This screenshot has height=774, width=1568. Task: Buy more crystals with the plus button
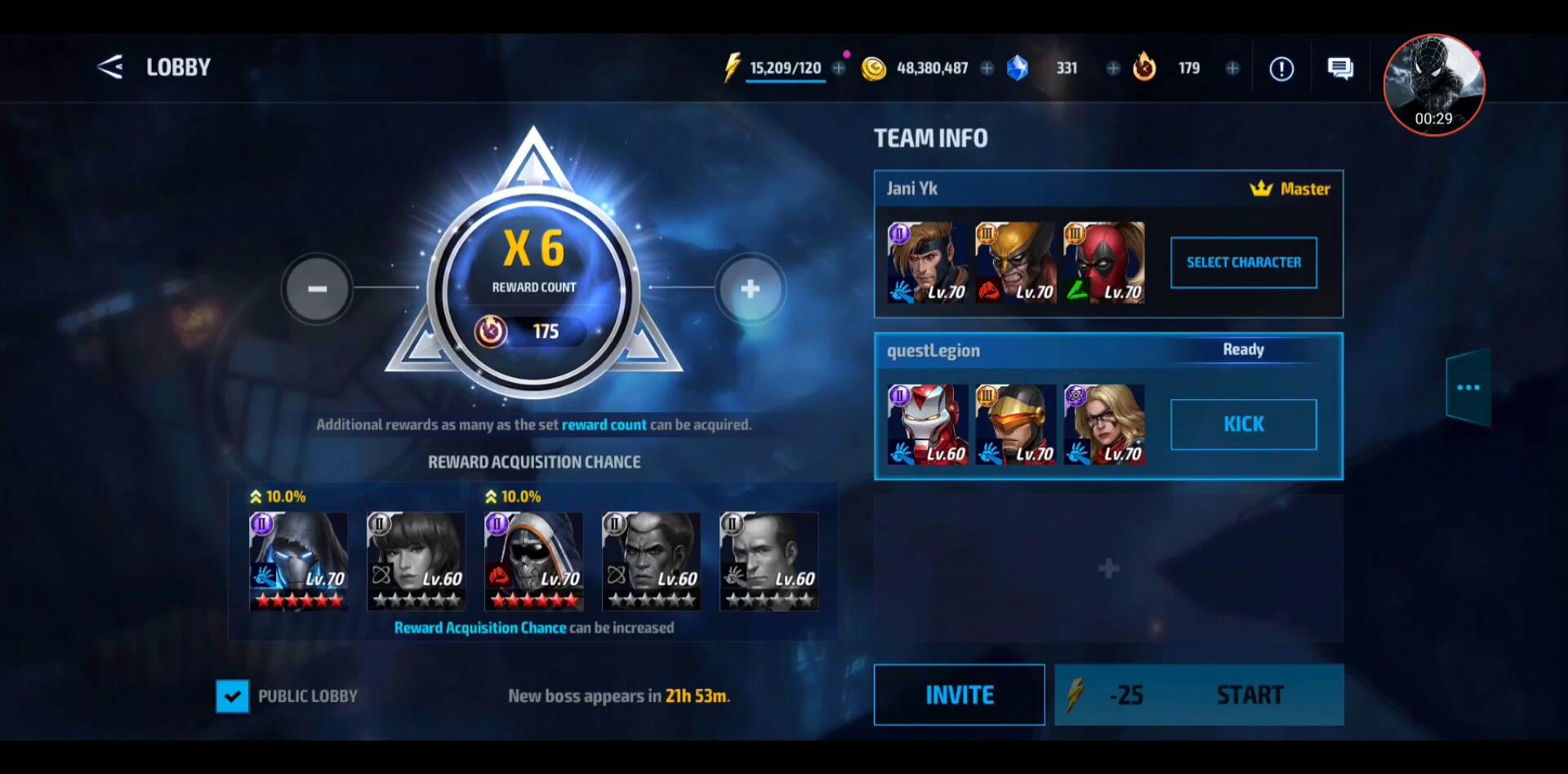pos(1112,69)
